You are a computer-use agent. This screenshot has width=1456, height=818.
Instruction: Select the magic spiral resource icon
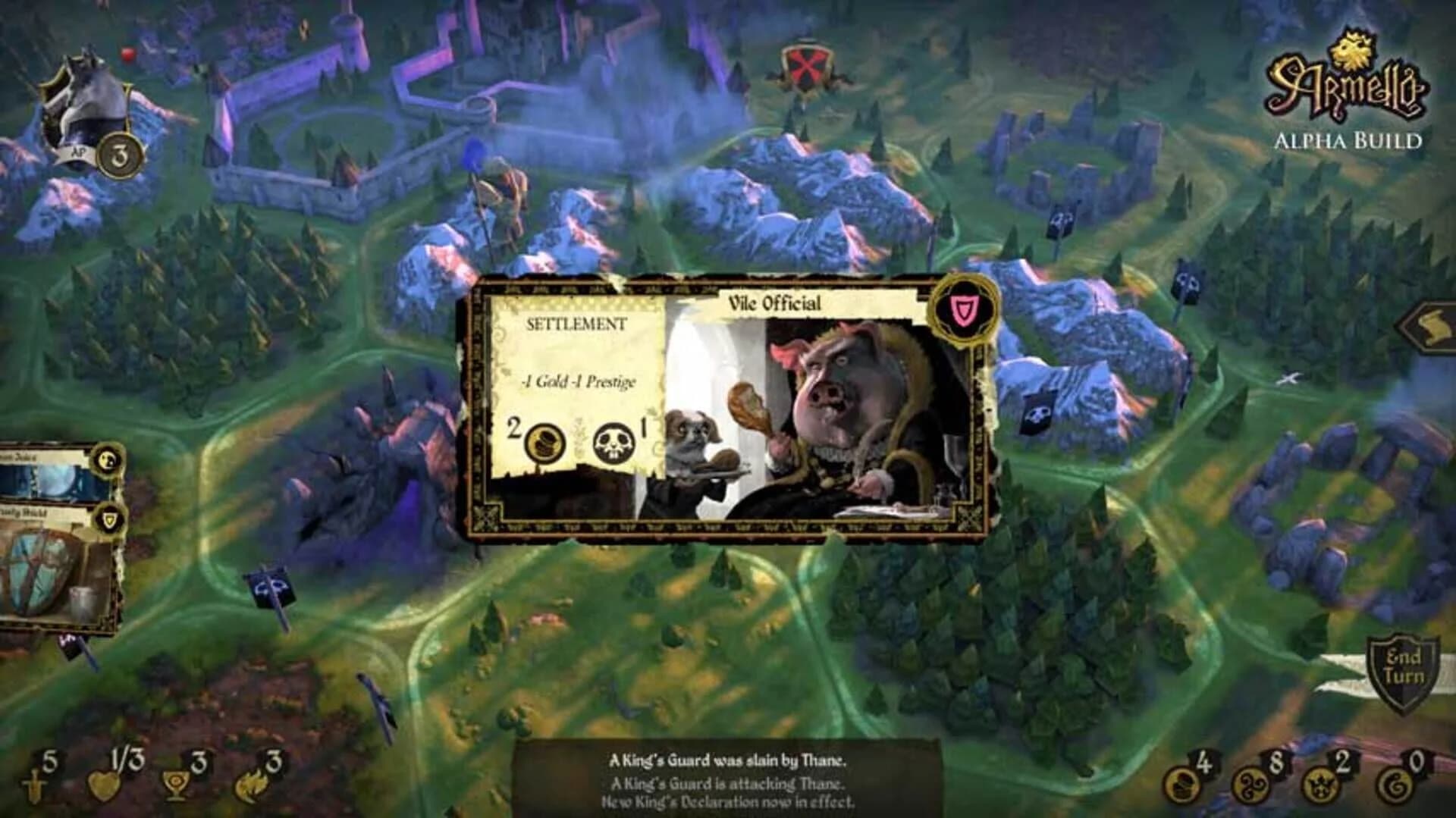1250,787
